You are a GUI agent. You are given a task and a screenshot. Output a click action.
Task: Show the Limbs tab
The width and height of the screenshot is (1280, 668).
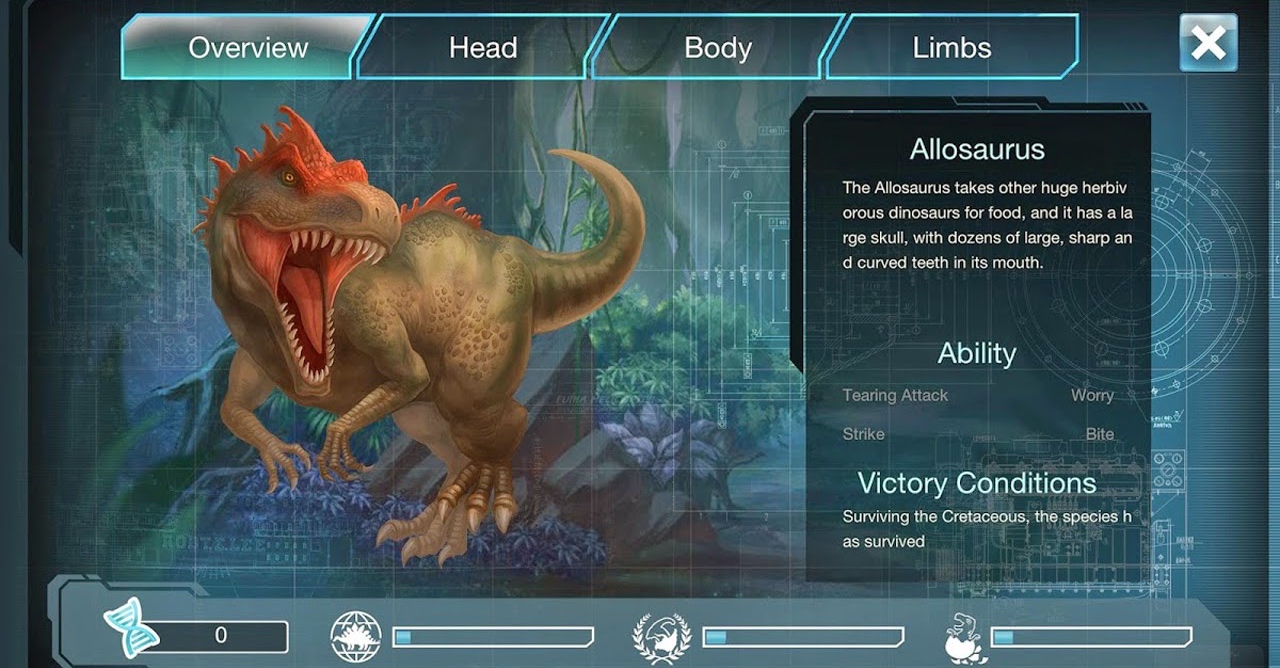click(x=951, y=47)
